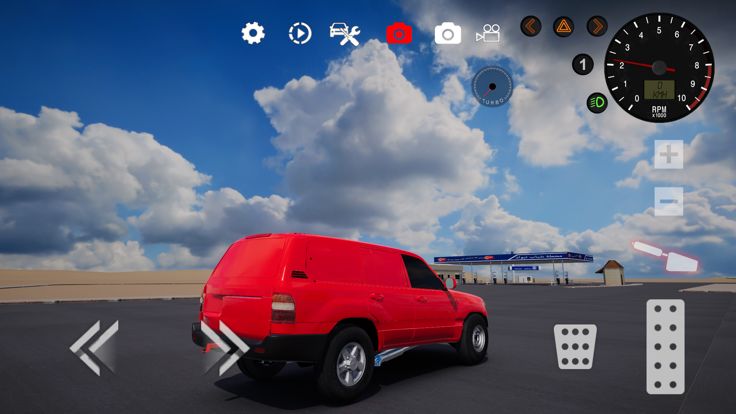
Task: Shift down with the minus button
Action: (x=669, y=200)
